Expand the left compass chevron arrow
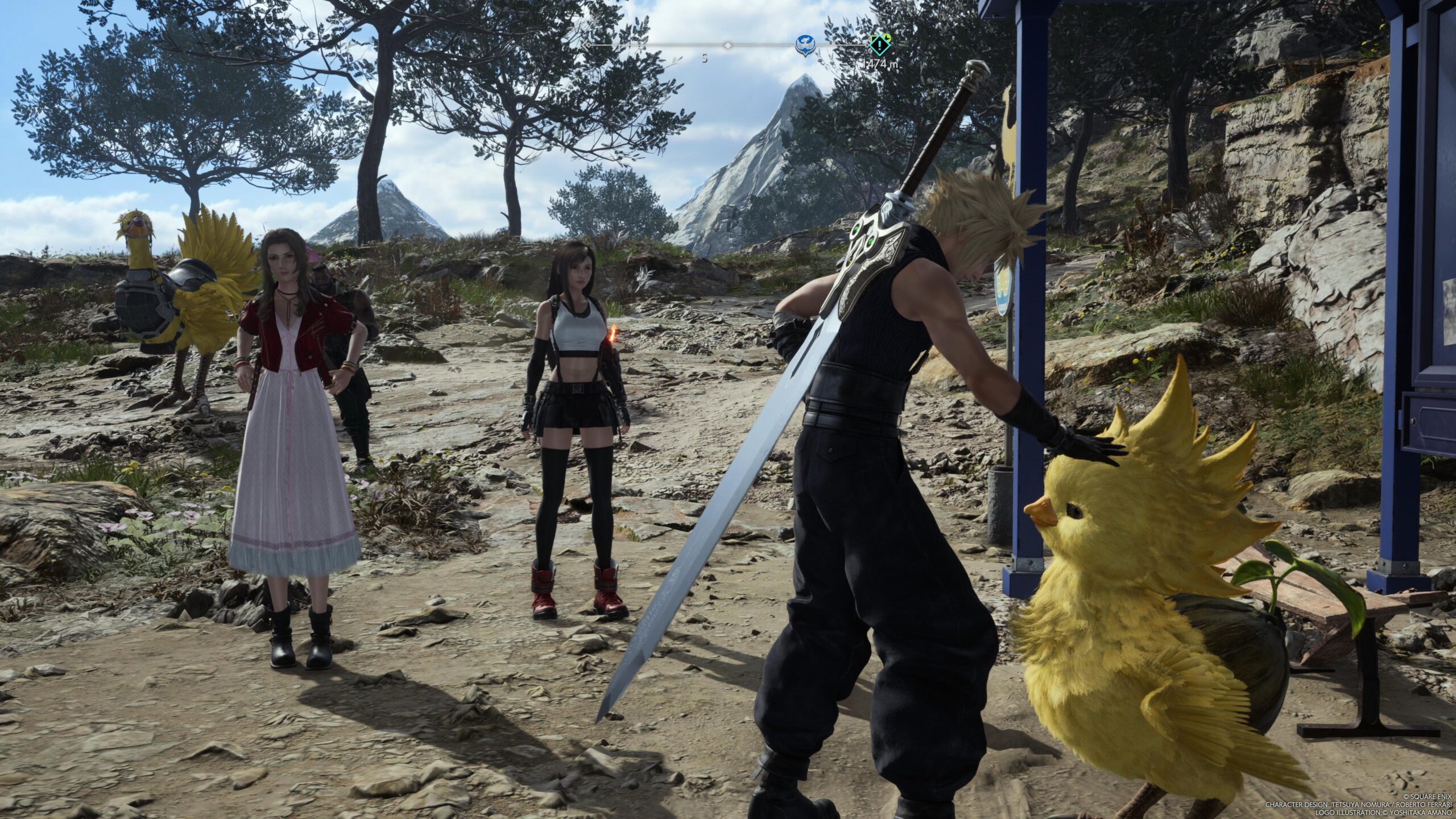 click(586, 45)
